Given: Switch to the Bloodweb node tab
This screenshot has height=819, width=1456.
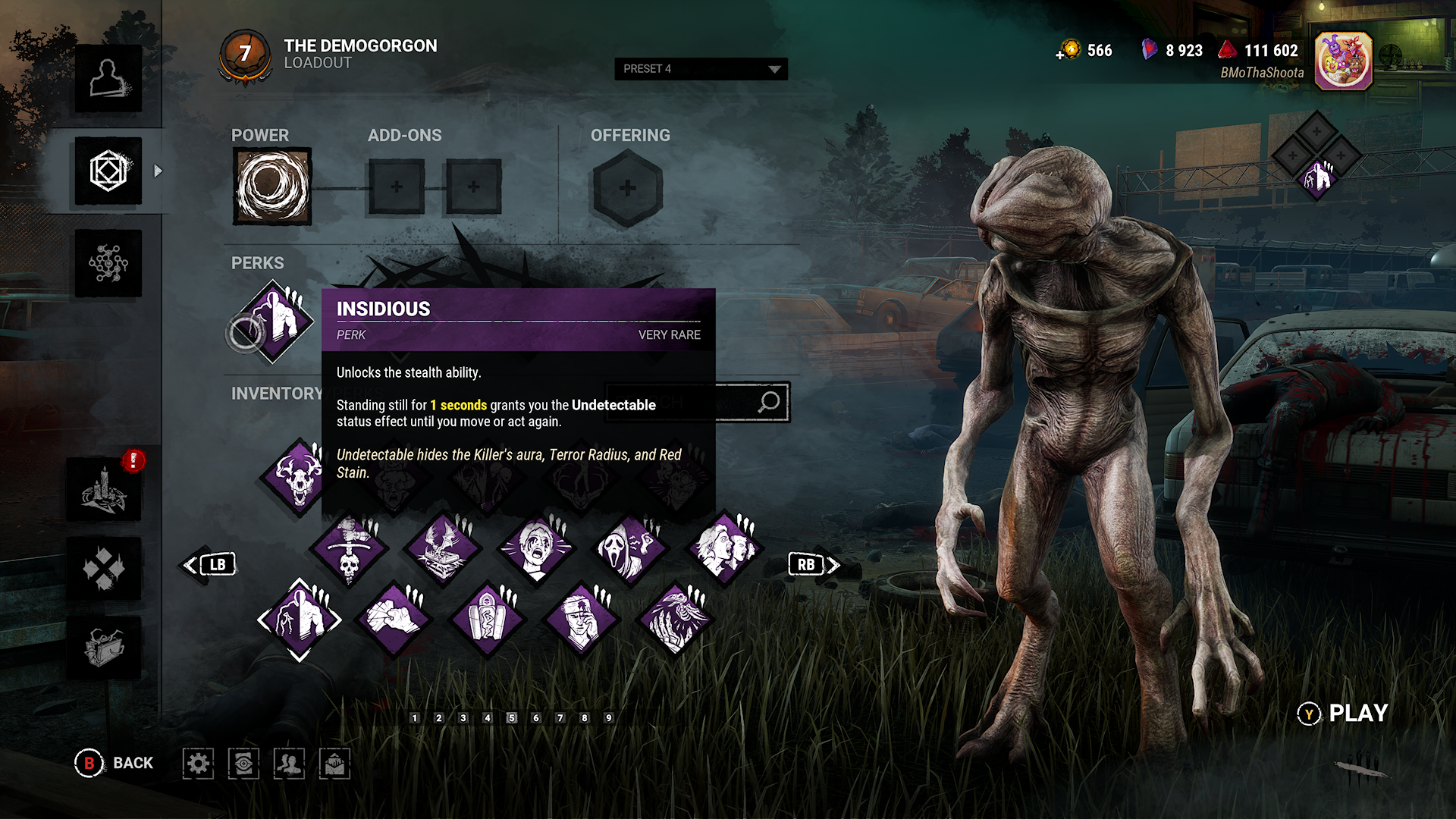Looking at the screenshot, I should point(108,263).
